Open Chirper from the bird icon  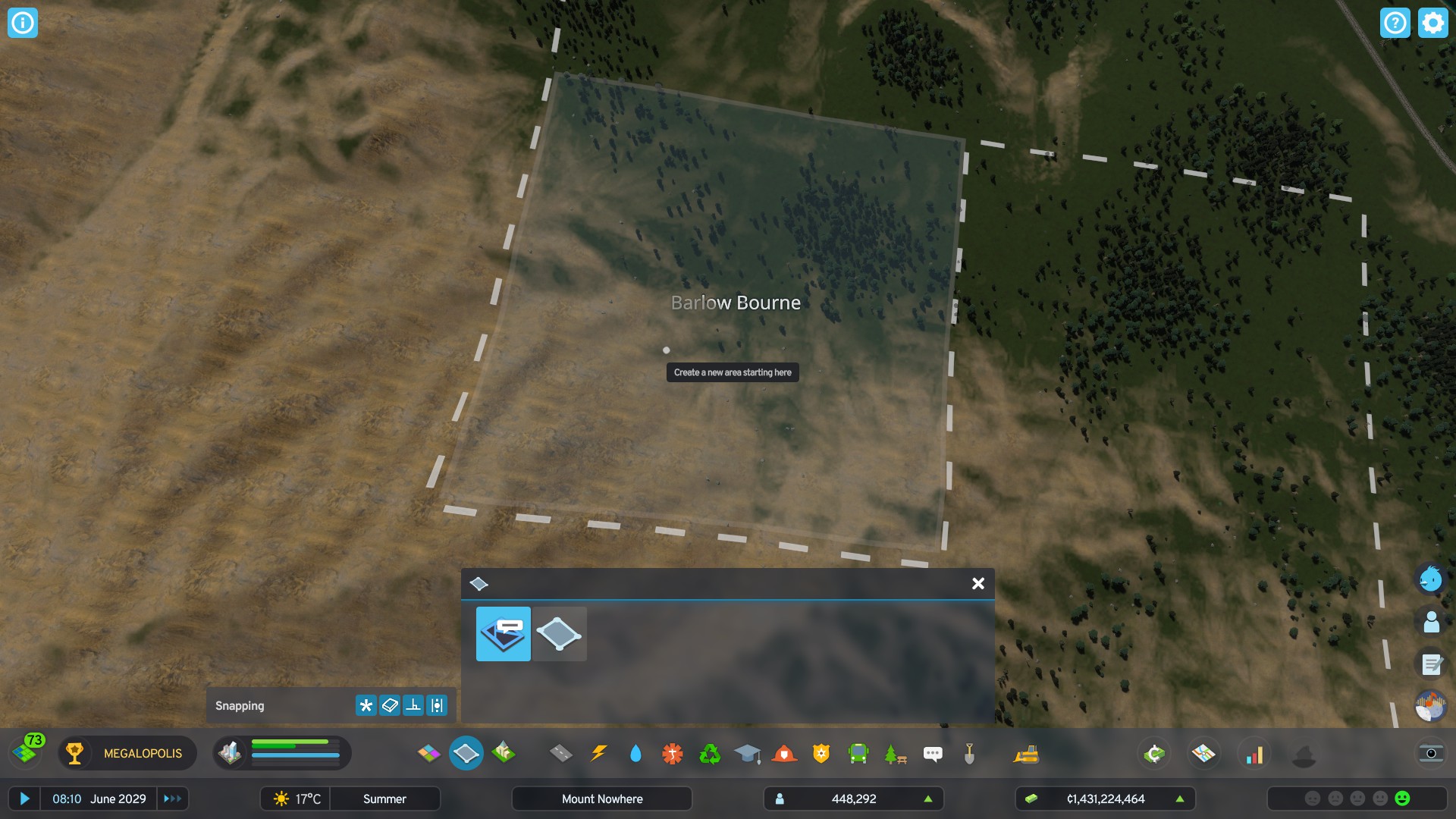[x=1430, y=579]
